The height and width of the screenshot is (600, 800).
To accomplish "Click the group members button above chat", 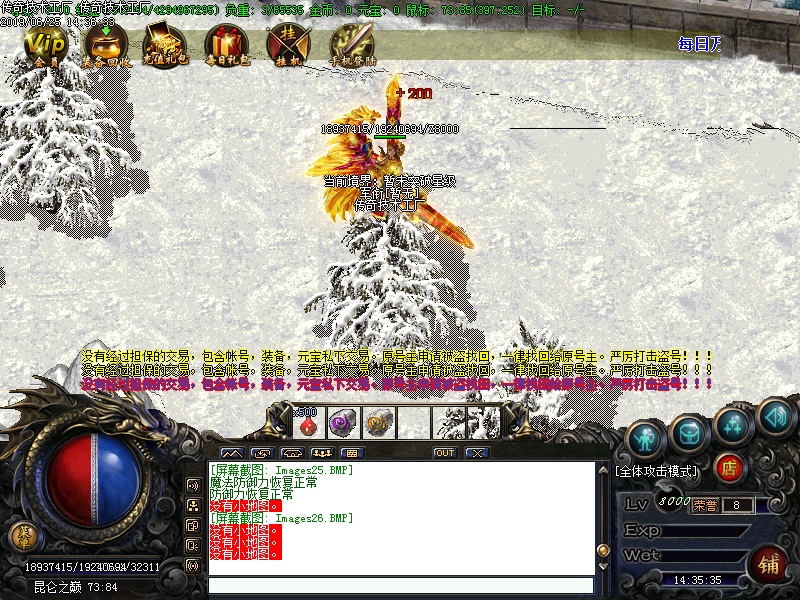I will (x=322, y=453).
